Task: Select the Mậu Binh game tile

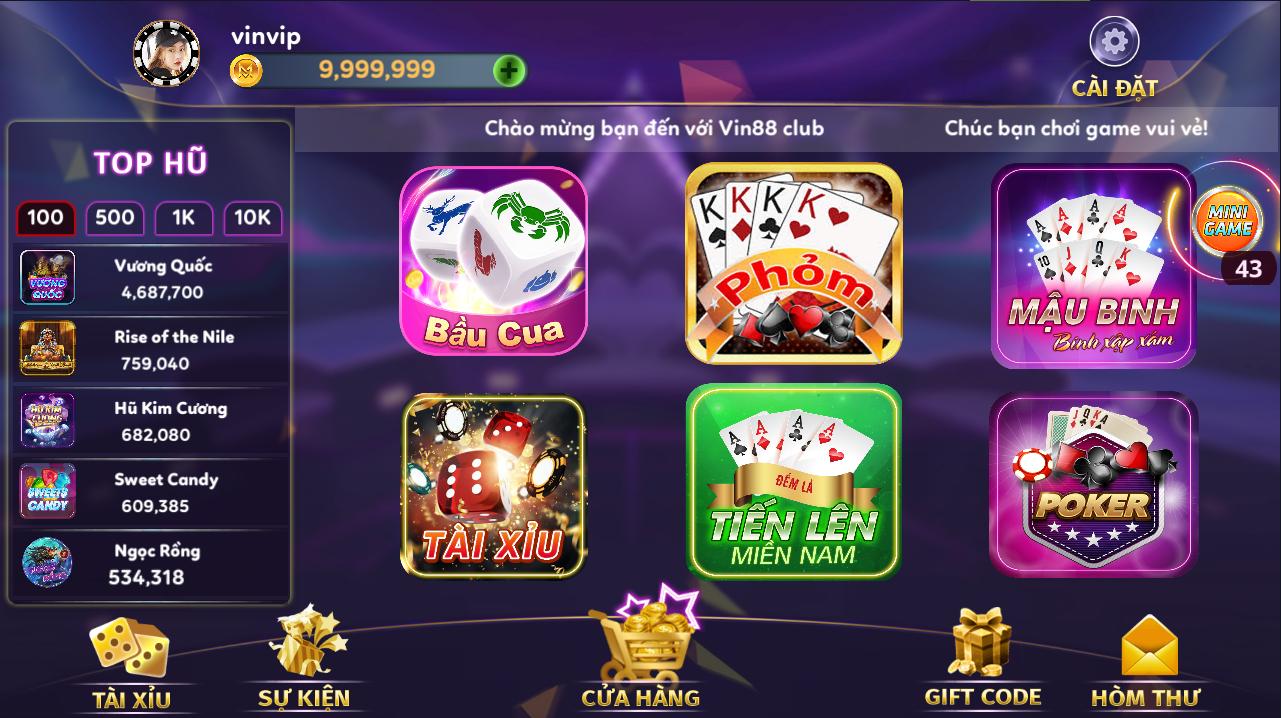Action: click(x=1092, y=265)
